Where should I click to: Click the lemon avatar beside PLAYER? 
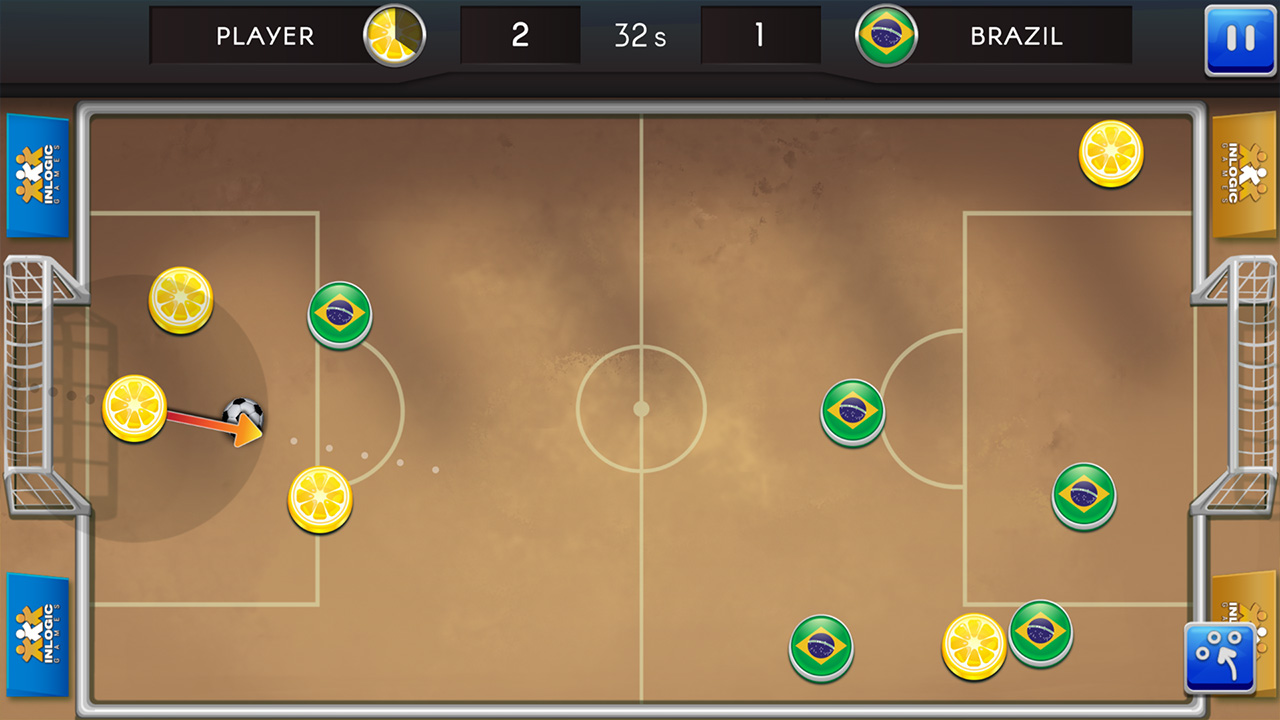(392, 33)
